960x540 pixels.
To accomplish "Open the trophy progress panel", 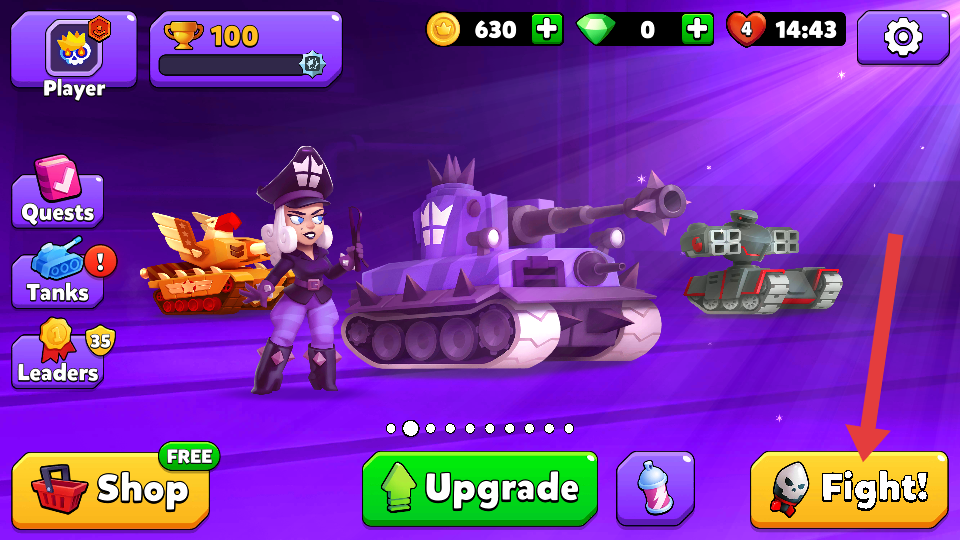I will pyautogui.click(x=245, y=49).
